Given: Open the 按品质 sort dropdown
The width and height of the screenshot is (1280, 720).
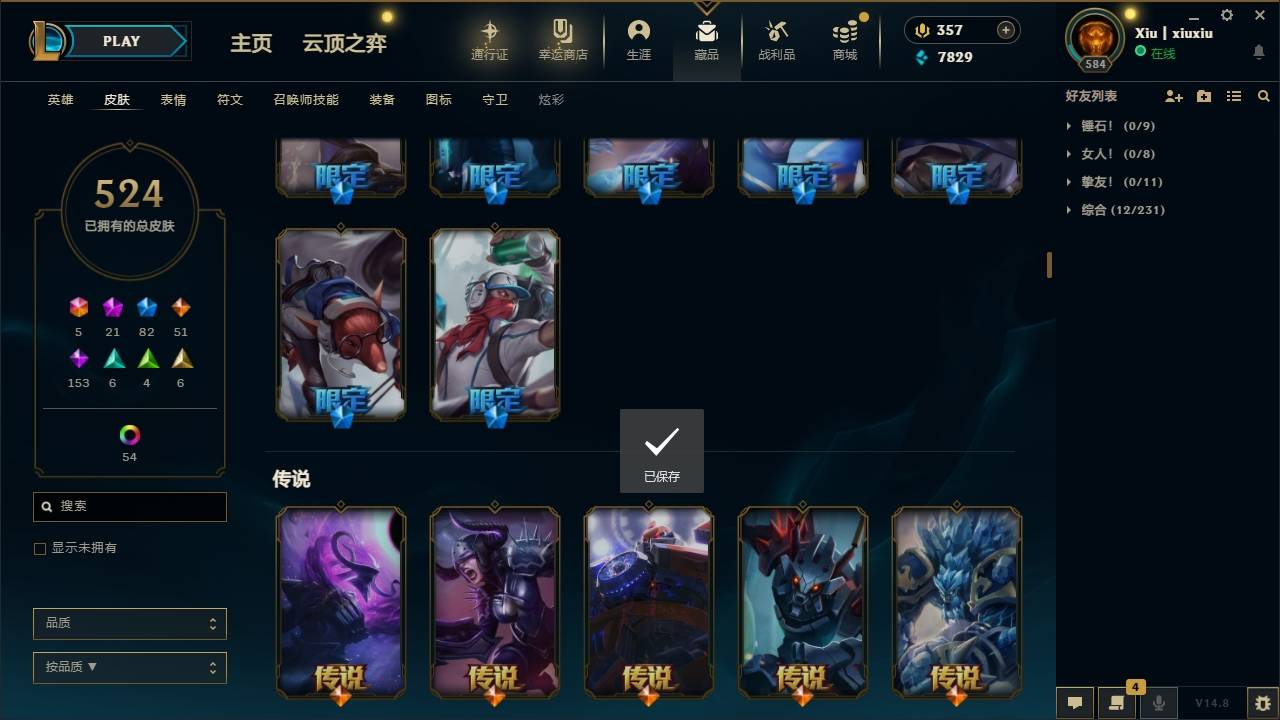Looking at the screenshot, I should click(x=129, y=667).
